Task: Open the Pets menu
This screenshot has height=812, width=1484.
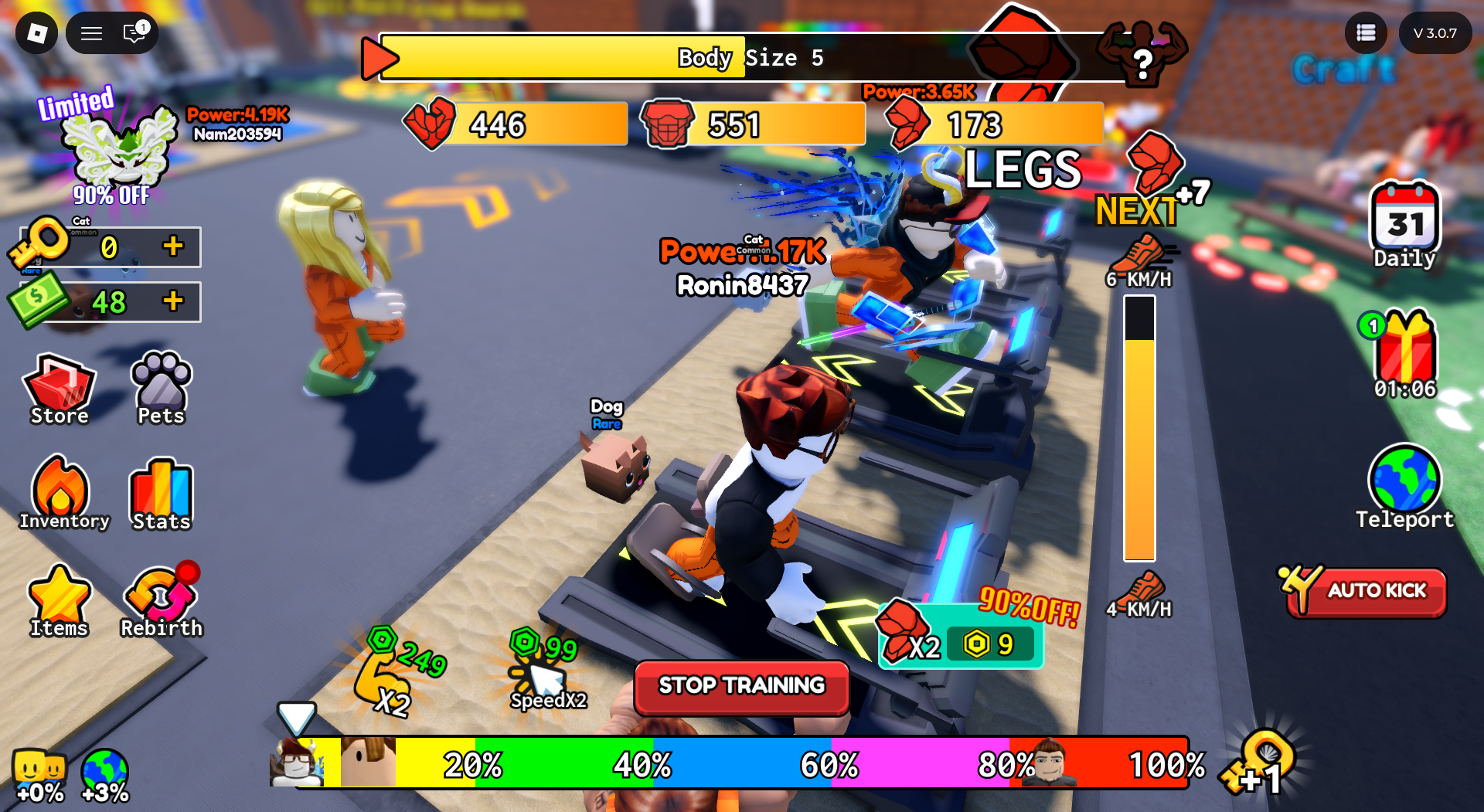Action: 162,389
